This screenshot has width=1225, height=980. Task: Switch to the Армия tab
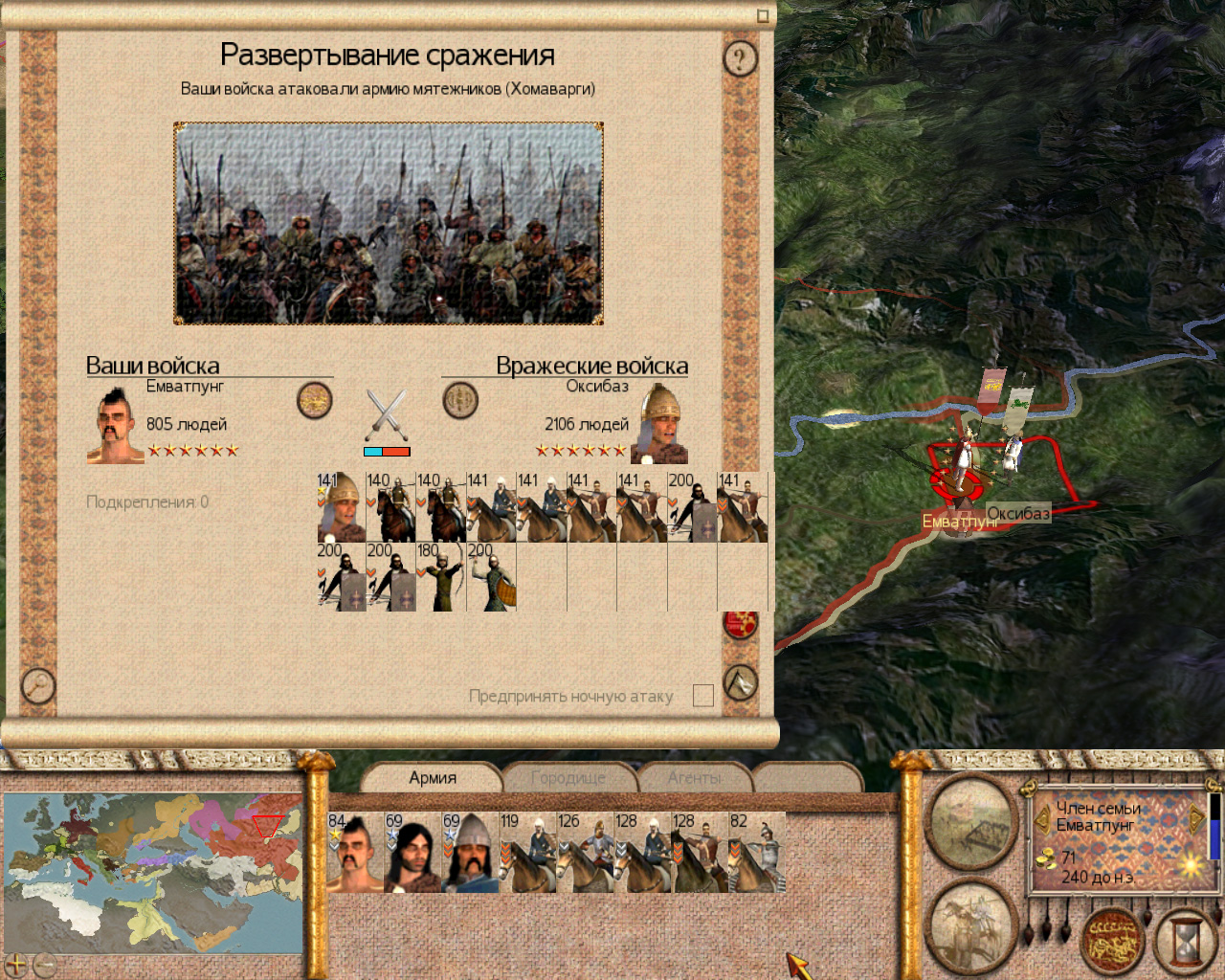433,778
